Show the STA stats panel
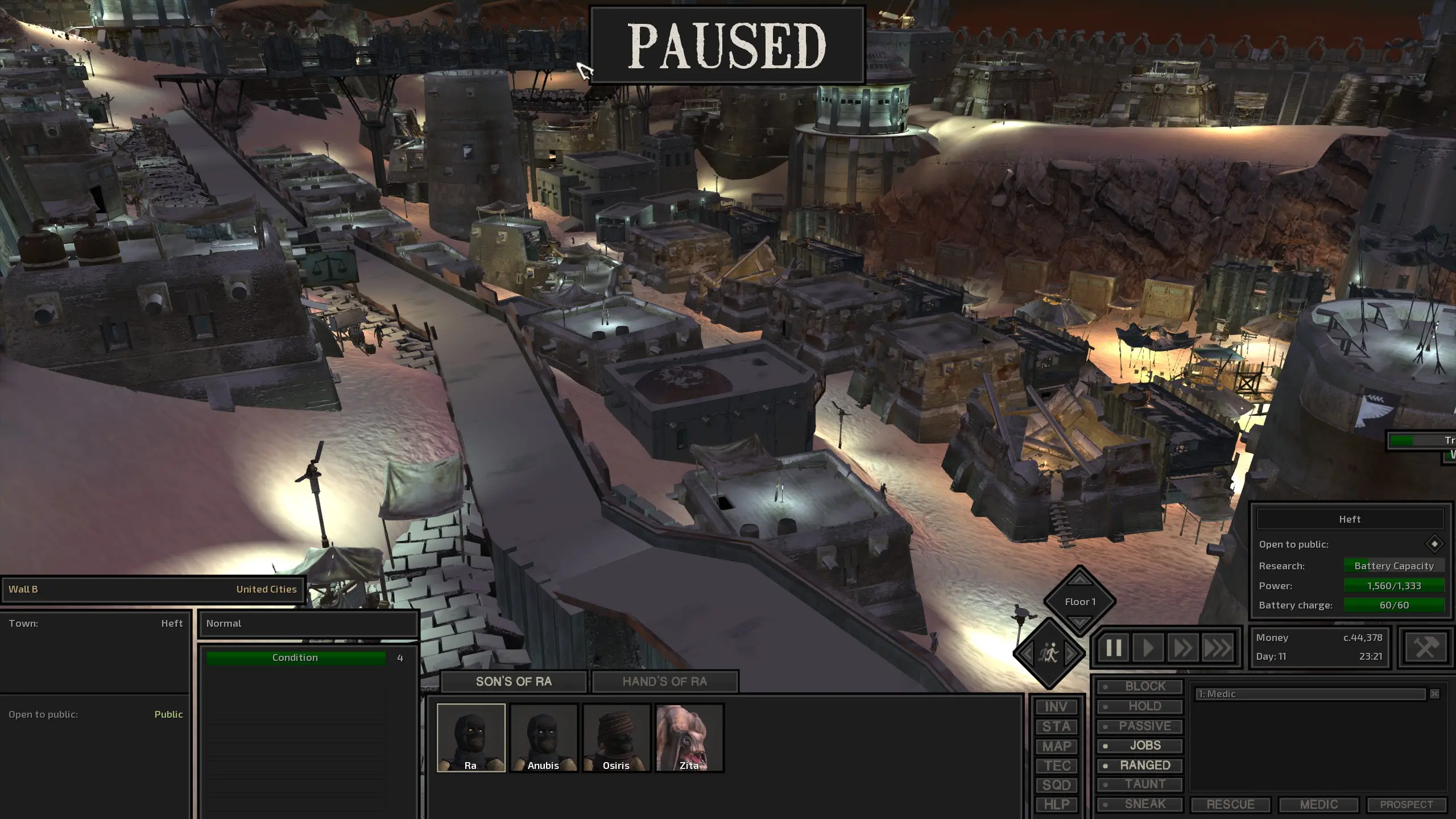The height and width of the screenshot is (819, 1456). coord(1056,726)
